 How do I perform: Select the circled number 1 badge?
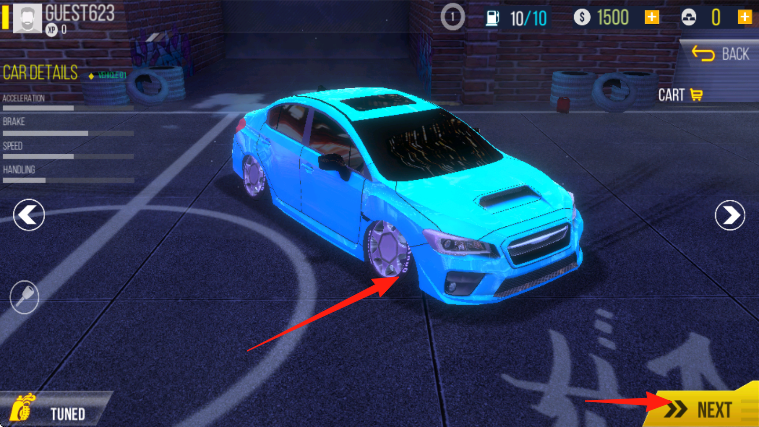coord(453,17)
